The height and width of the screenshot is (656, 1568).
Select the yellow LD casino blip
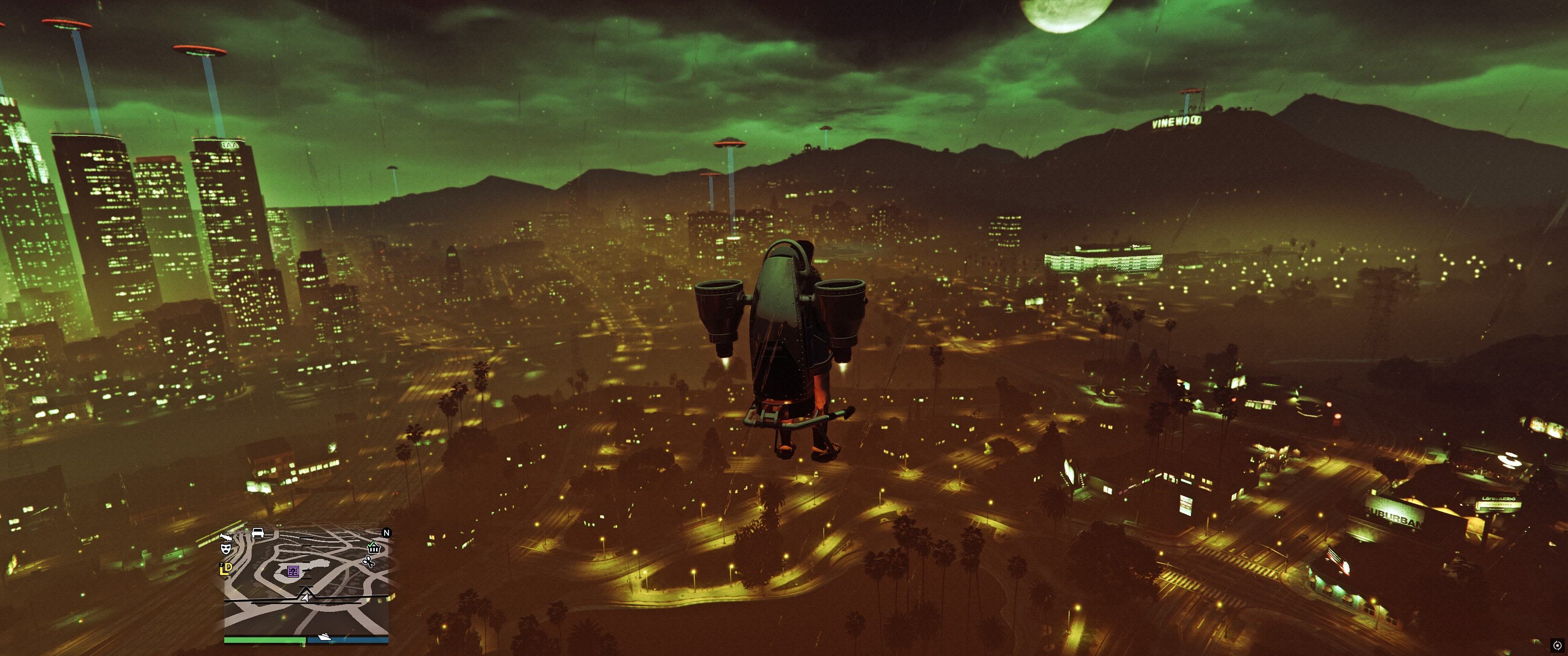point(226,569)
